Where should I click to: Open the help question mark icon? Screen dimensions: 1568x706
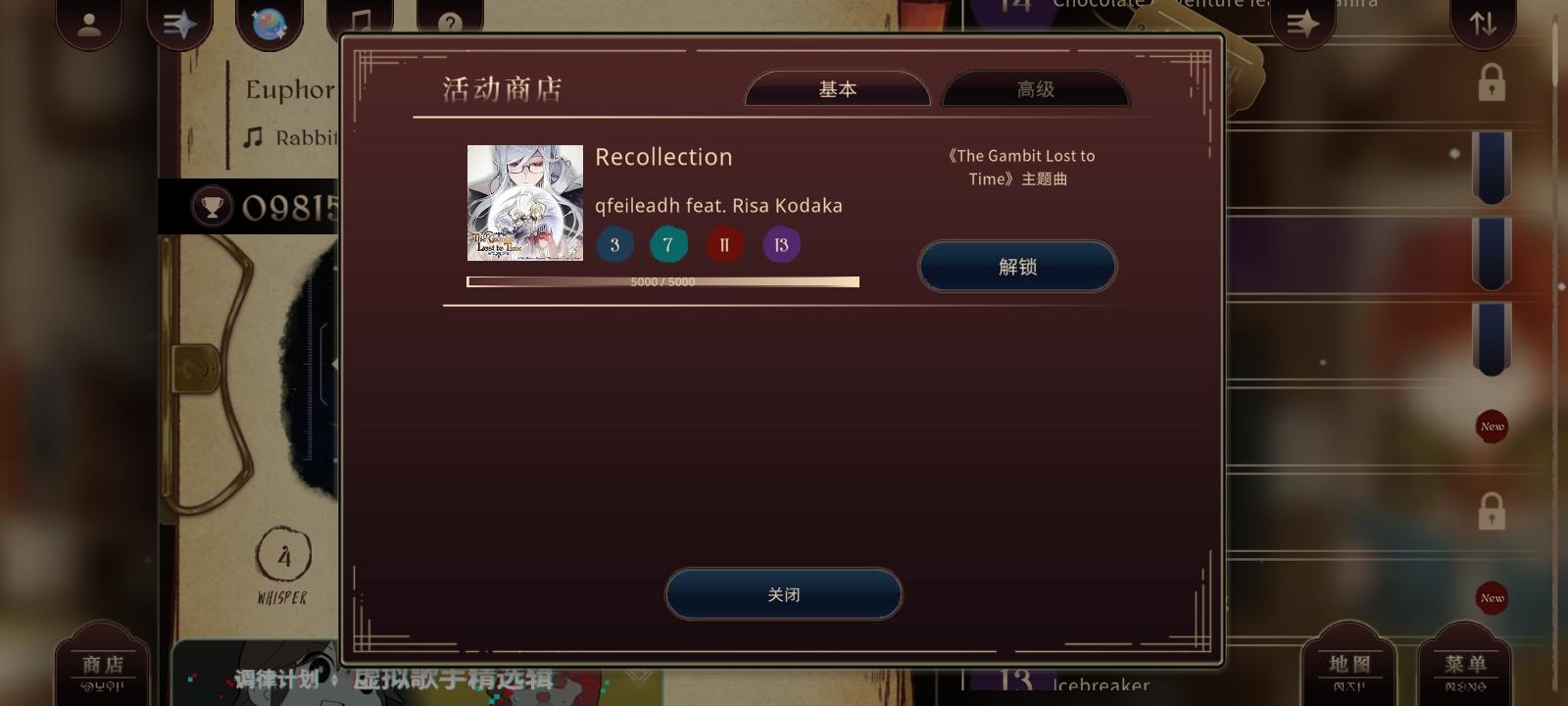pyautogui.click(x=450, y=22)
